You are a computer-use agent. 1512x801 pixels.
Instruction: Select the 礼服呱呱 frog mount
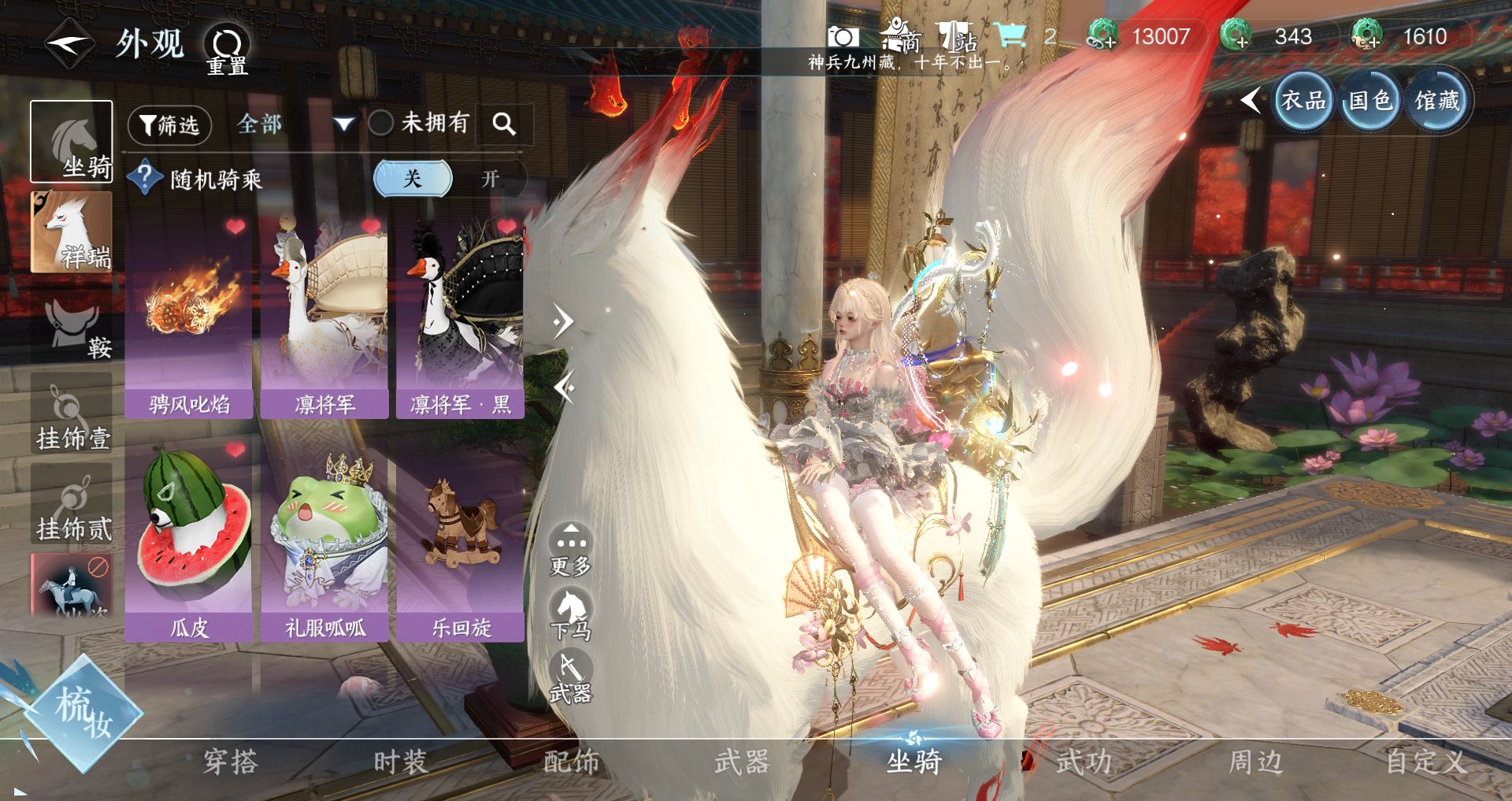pos(324,540)
